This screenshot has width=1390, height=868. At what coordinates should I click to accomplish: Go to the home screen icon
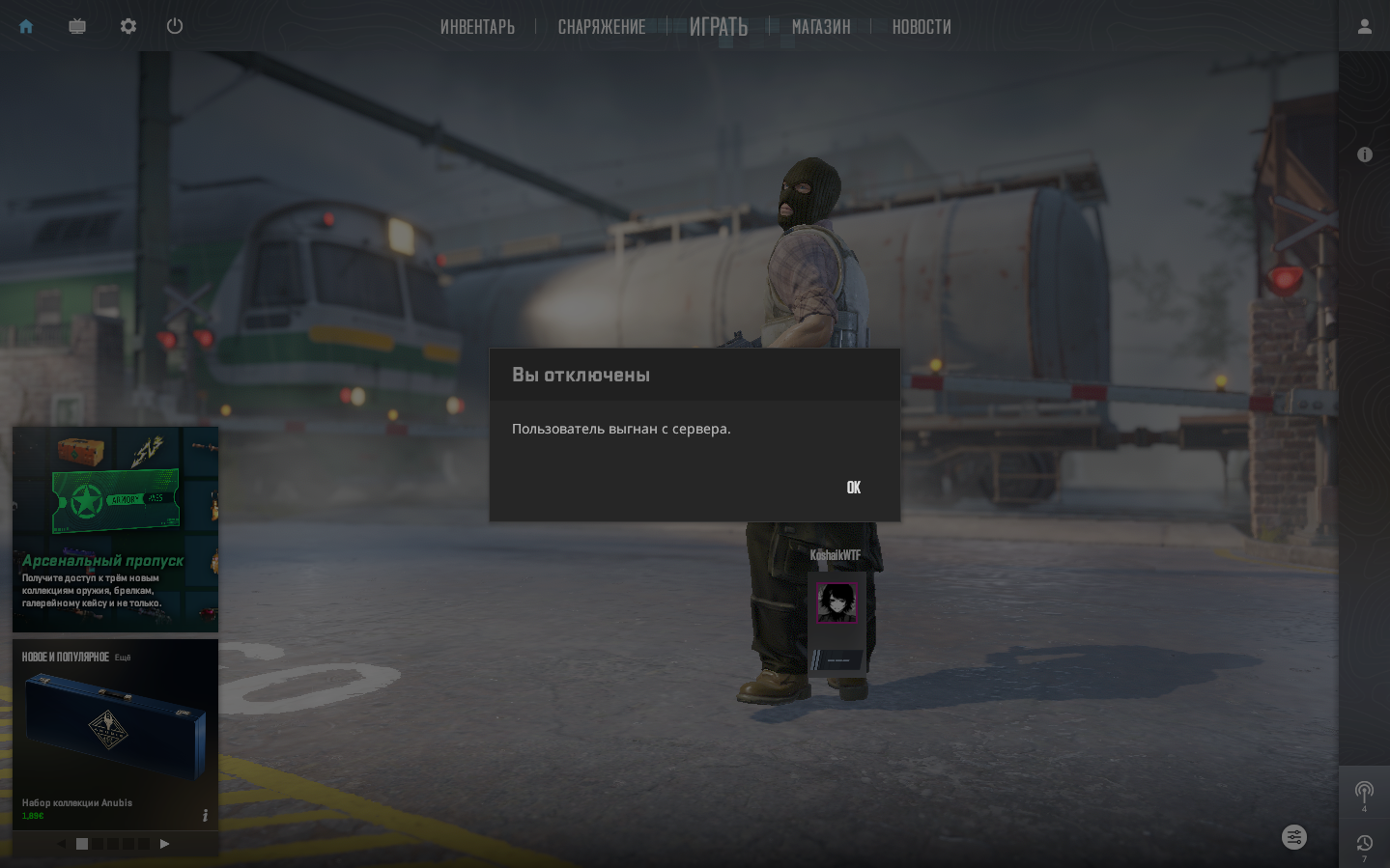tap(26, 26)
